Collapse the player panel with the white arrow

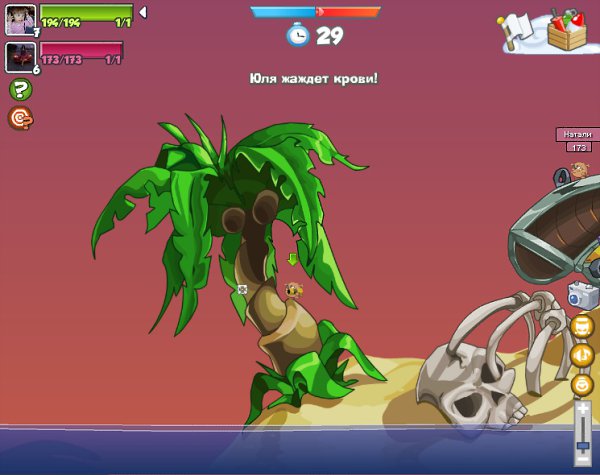click(x=142, y=13)
